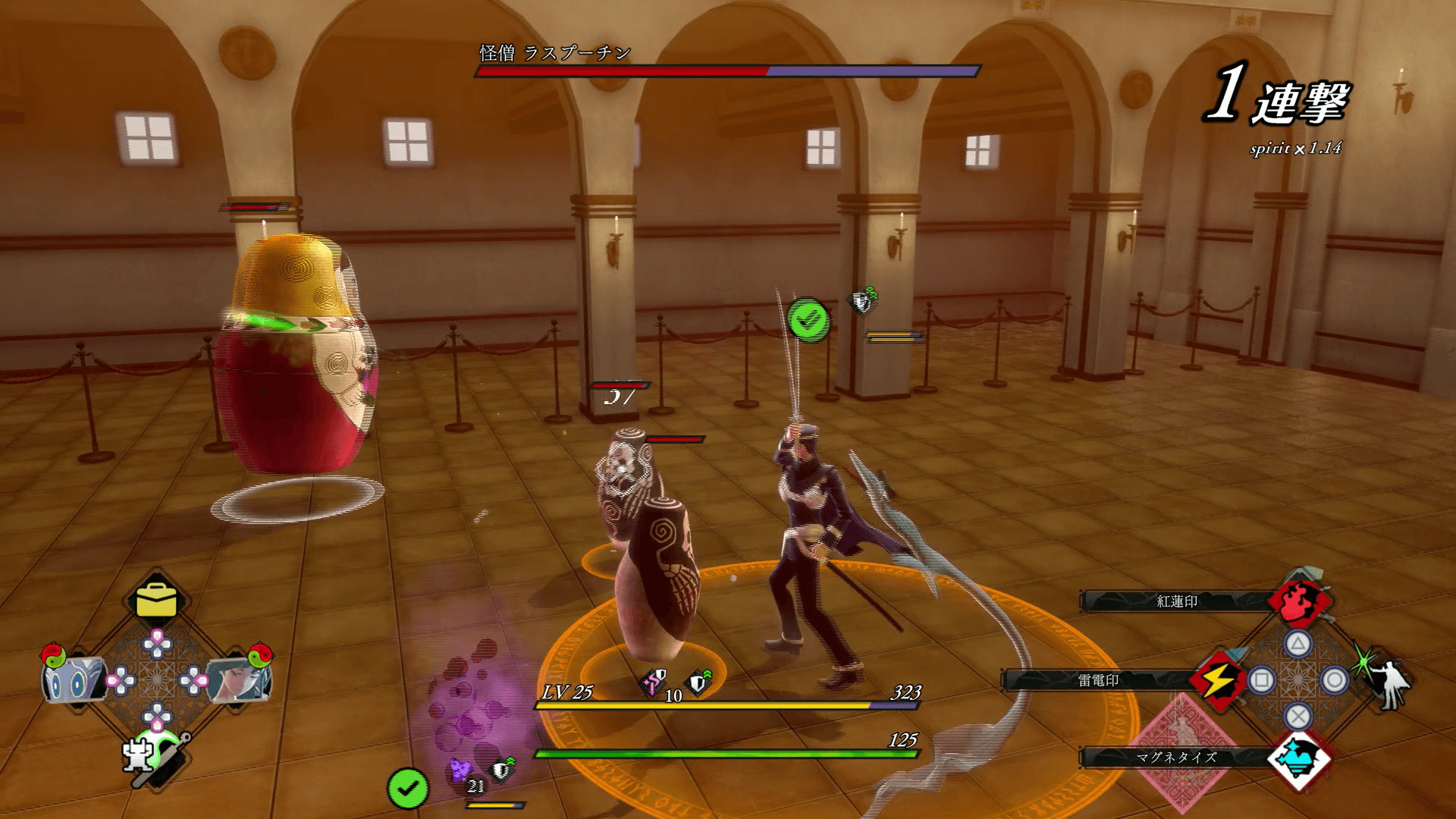Trigger the マグネタイズ cyan skill icon
Image resolution: width=1456 pixels, height=819 pixels.
1299,758
